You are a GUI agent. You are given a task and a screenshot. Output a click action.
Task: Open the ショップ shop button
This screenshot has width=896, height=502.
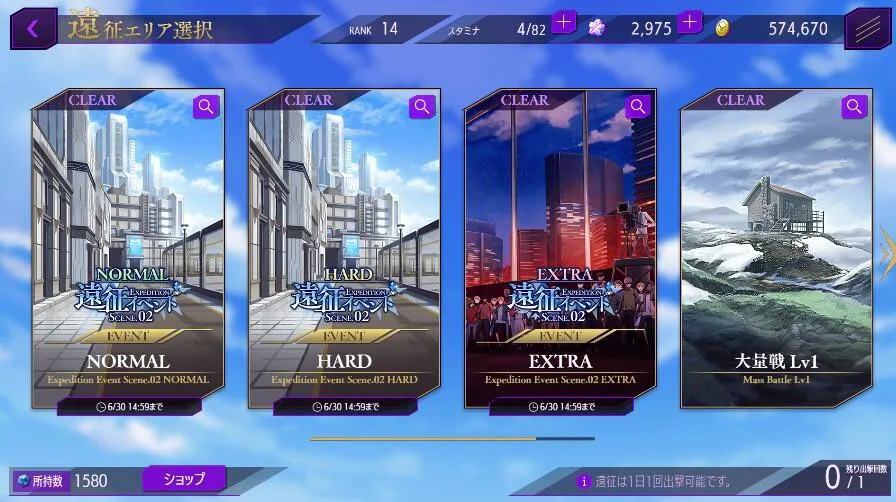click(184, 479)
